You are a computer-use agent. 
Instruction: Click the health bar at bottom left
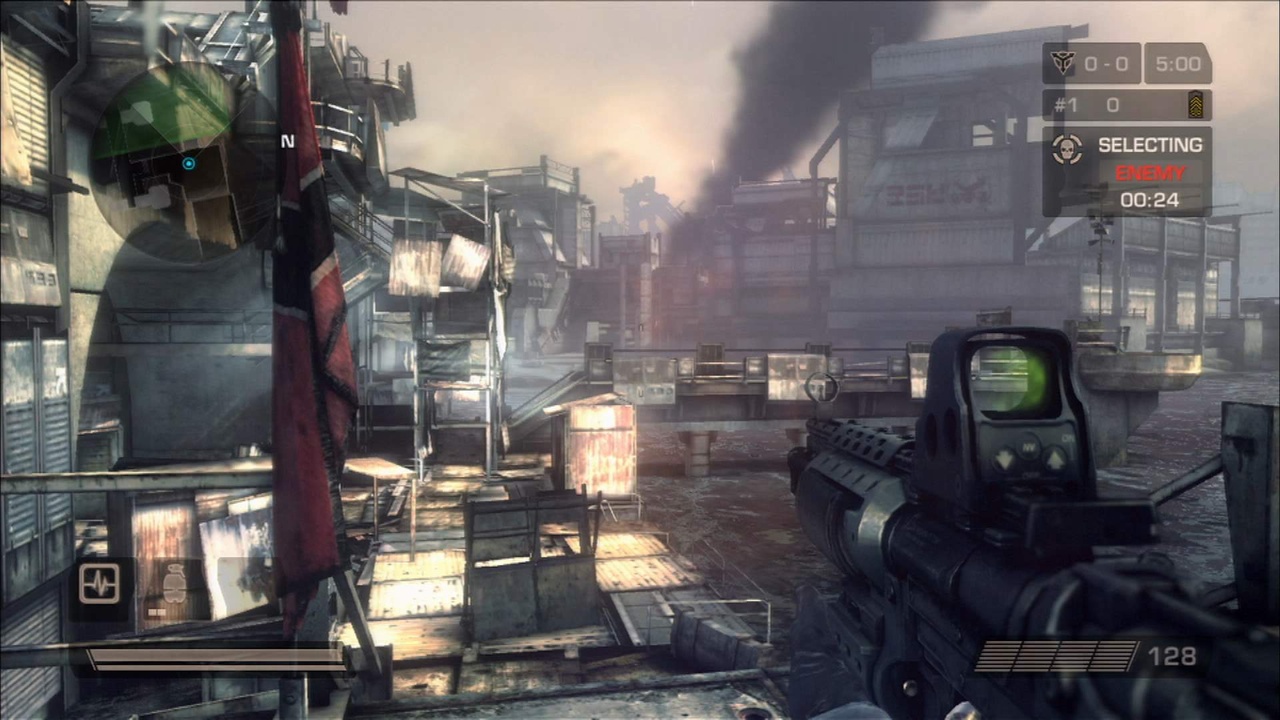point(215,660)
